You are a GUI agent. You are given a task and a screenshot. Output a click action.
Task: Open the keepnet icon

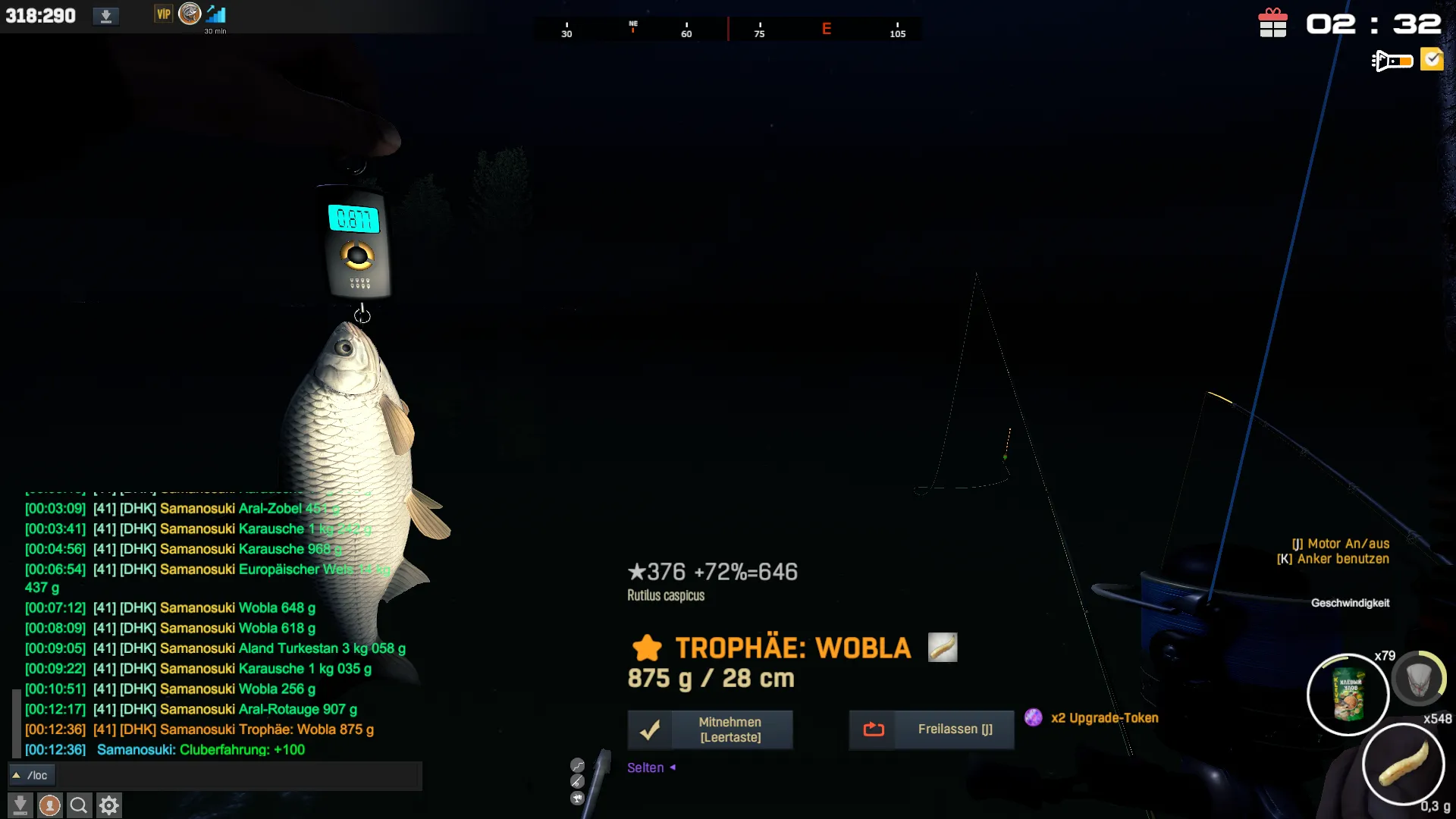tap(1419, 679)
